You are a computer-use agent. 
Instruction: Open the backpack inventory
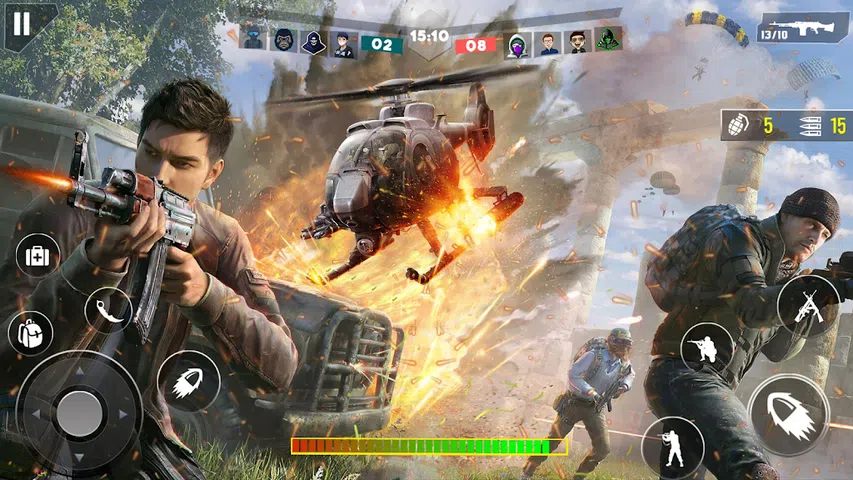(31, 331)
